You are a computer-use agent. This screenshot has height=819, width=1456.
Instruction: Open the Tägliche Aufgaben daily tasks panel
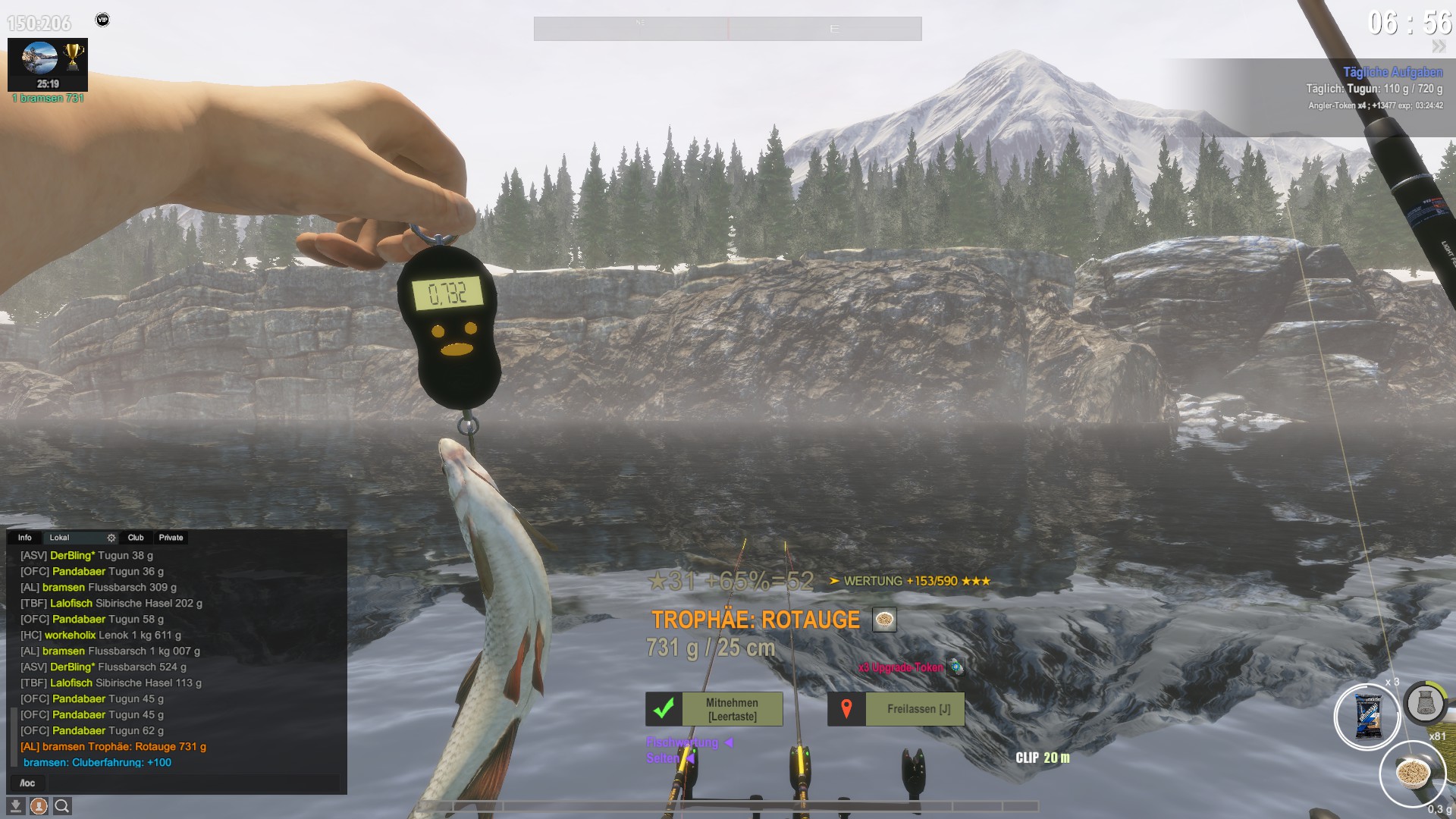[1392, 72]
